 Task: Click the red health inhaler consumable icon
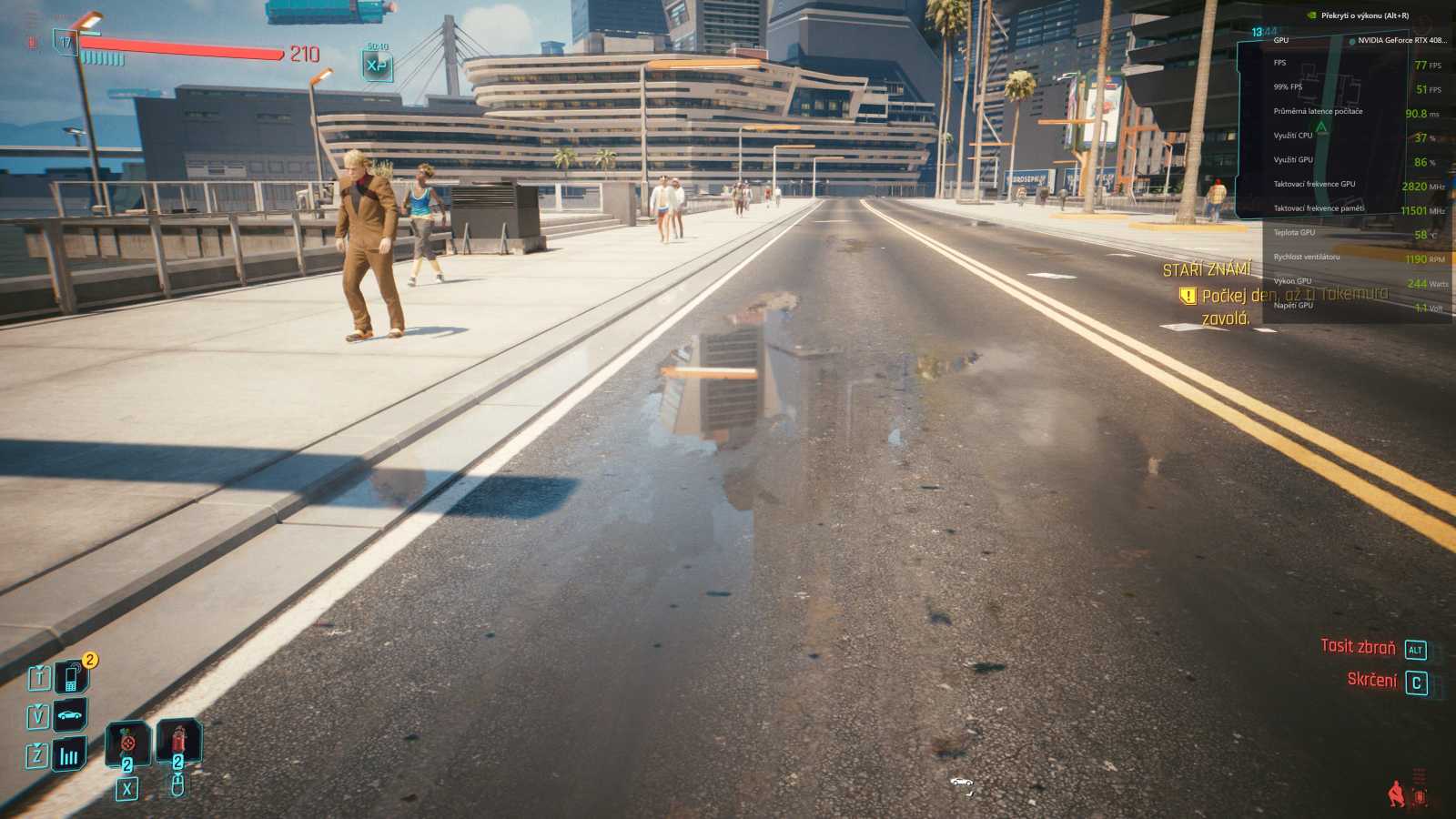178,739
